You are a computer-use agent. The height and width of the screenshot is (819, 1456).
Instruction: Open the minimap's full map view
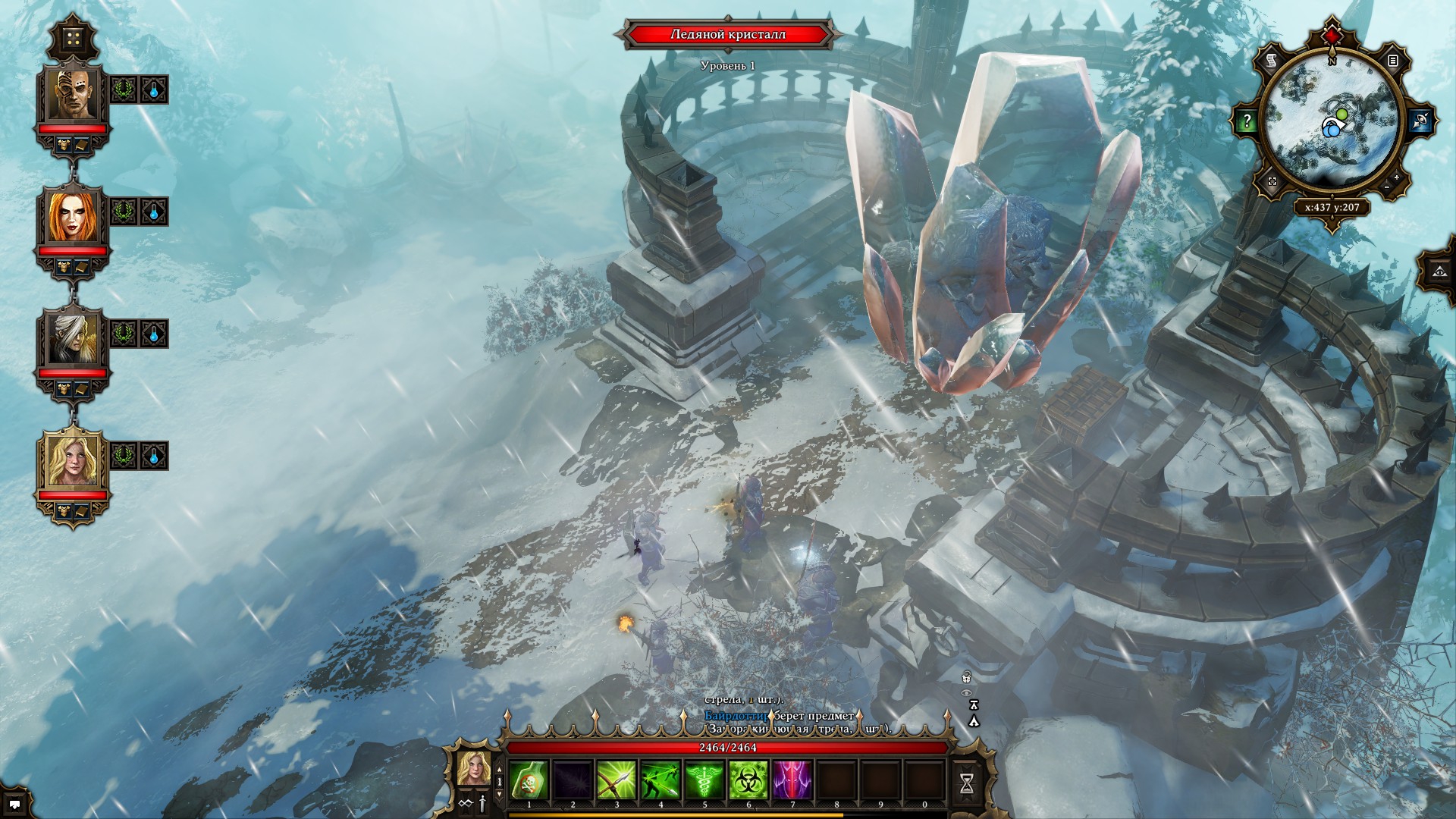click(1272, 181)
